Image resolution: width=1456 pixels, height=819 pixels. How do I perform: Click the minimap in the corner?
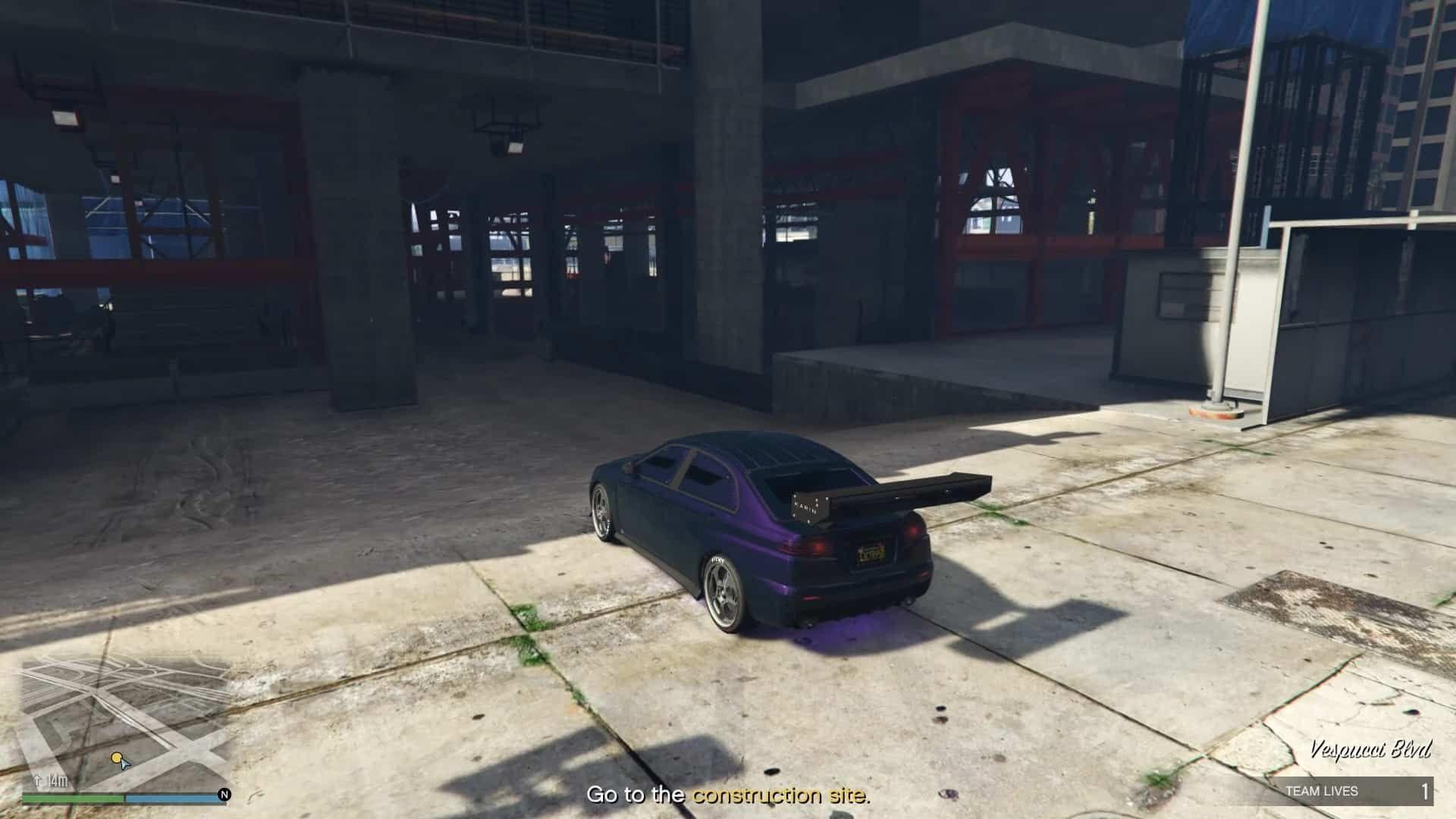125,720
